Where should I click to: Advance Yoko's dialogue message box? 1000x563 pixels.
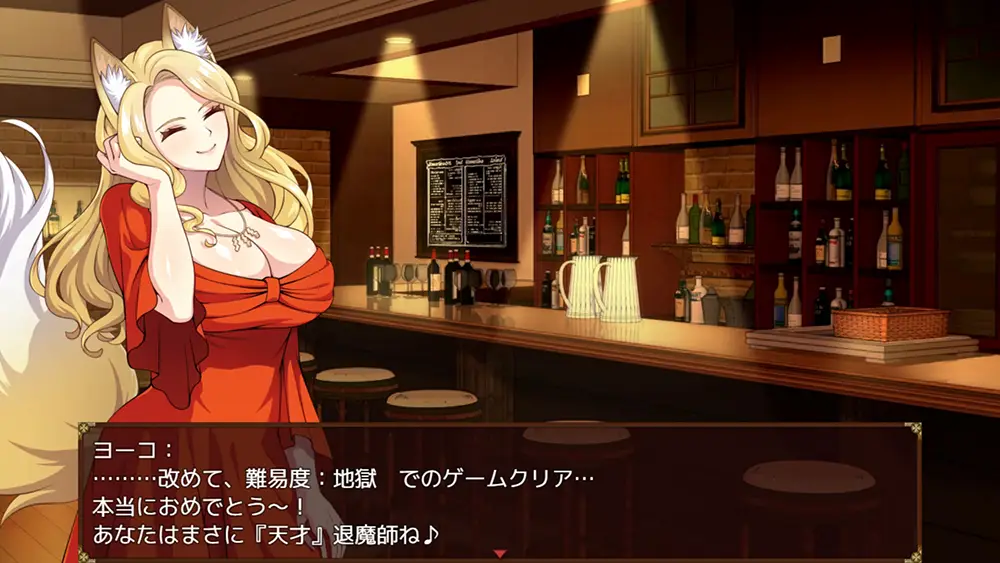500,492
